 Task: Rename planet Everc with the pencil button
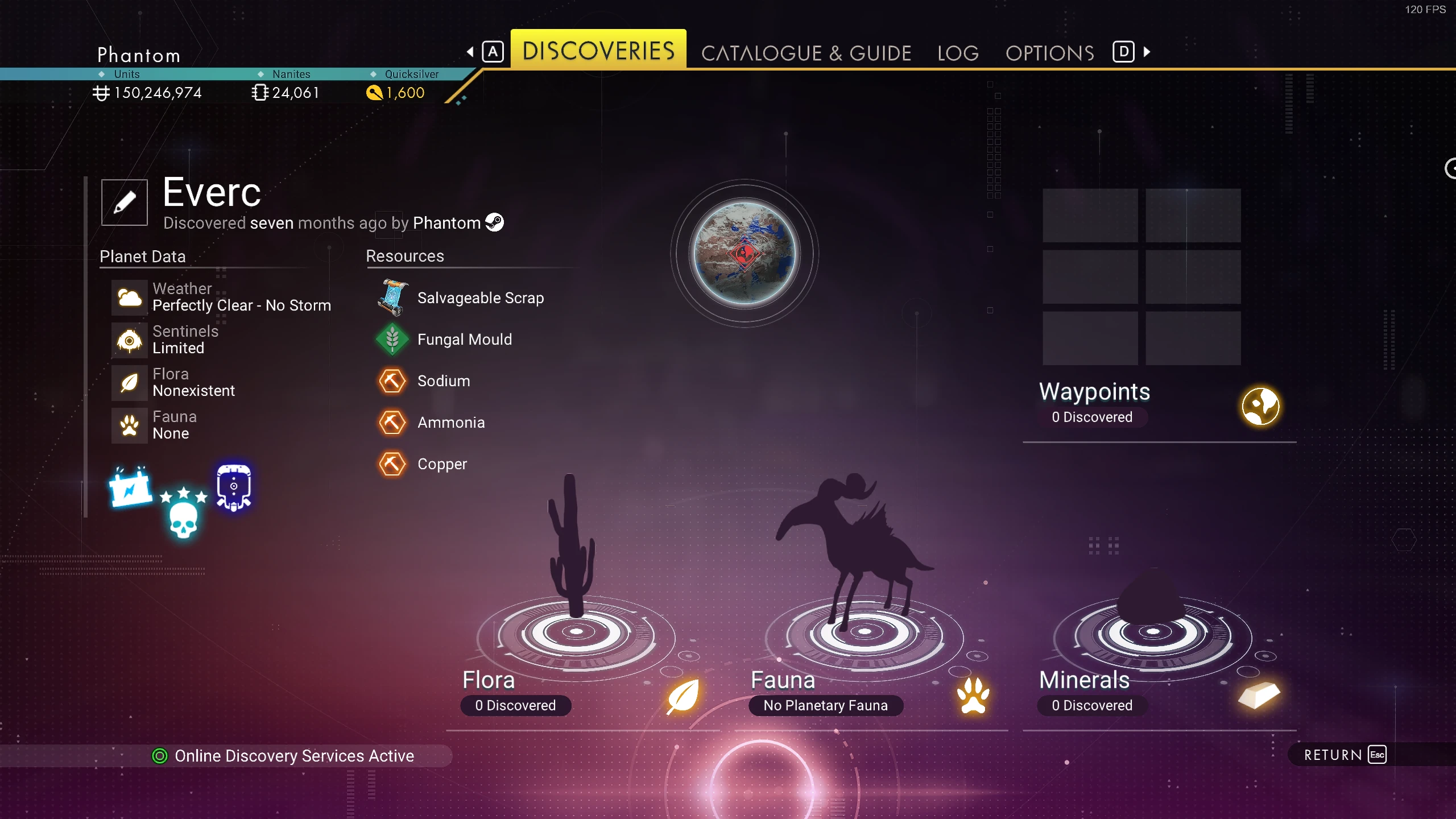pos(125,202)
